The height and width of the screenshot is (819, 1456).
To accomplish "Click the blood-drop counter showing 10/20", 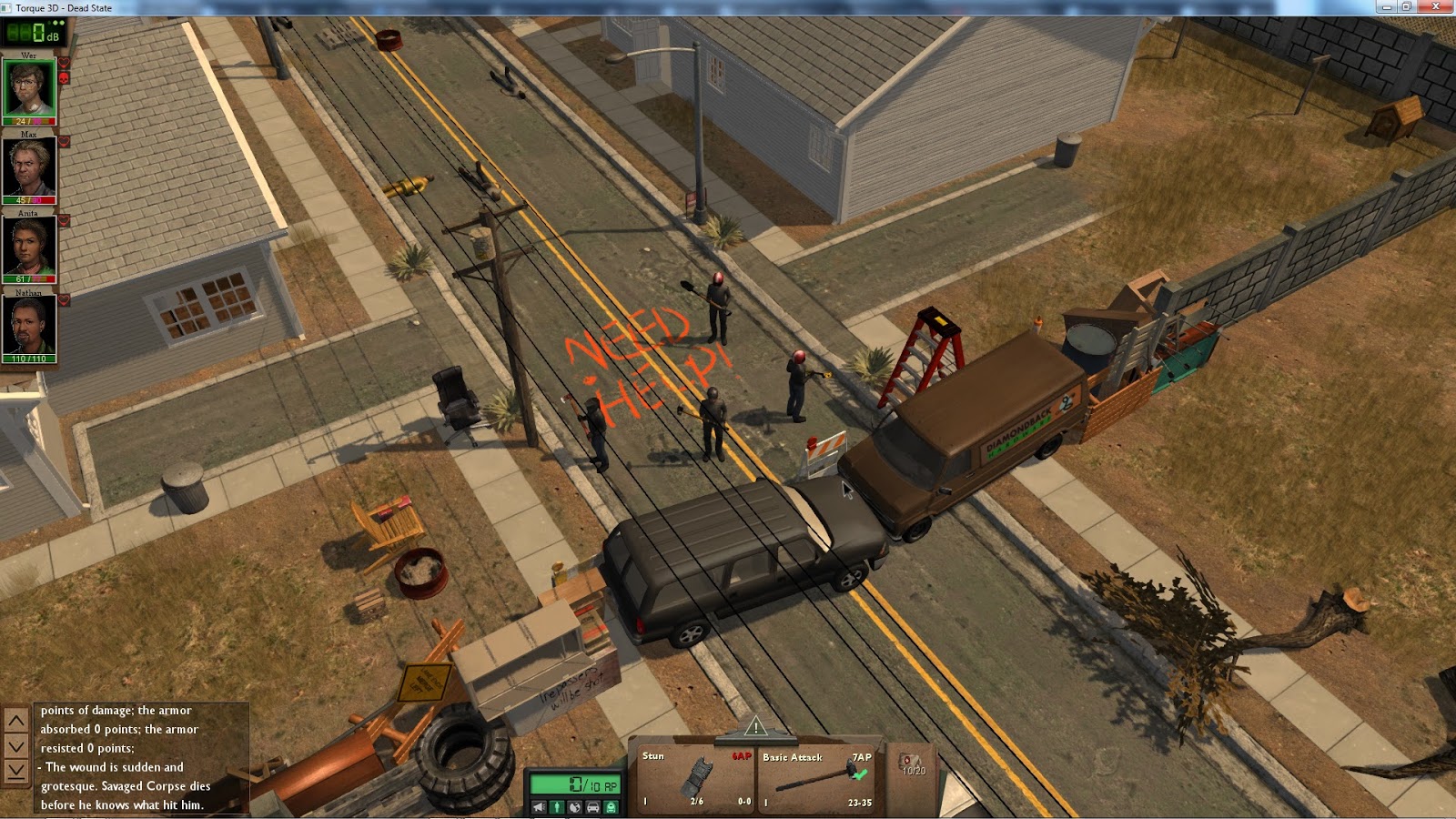I will 911,763.
